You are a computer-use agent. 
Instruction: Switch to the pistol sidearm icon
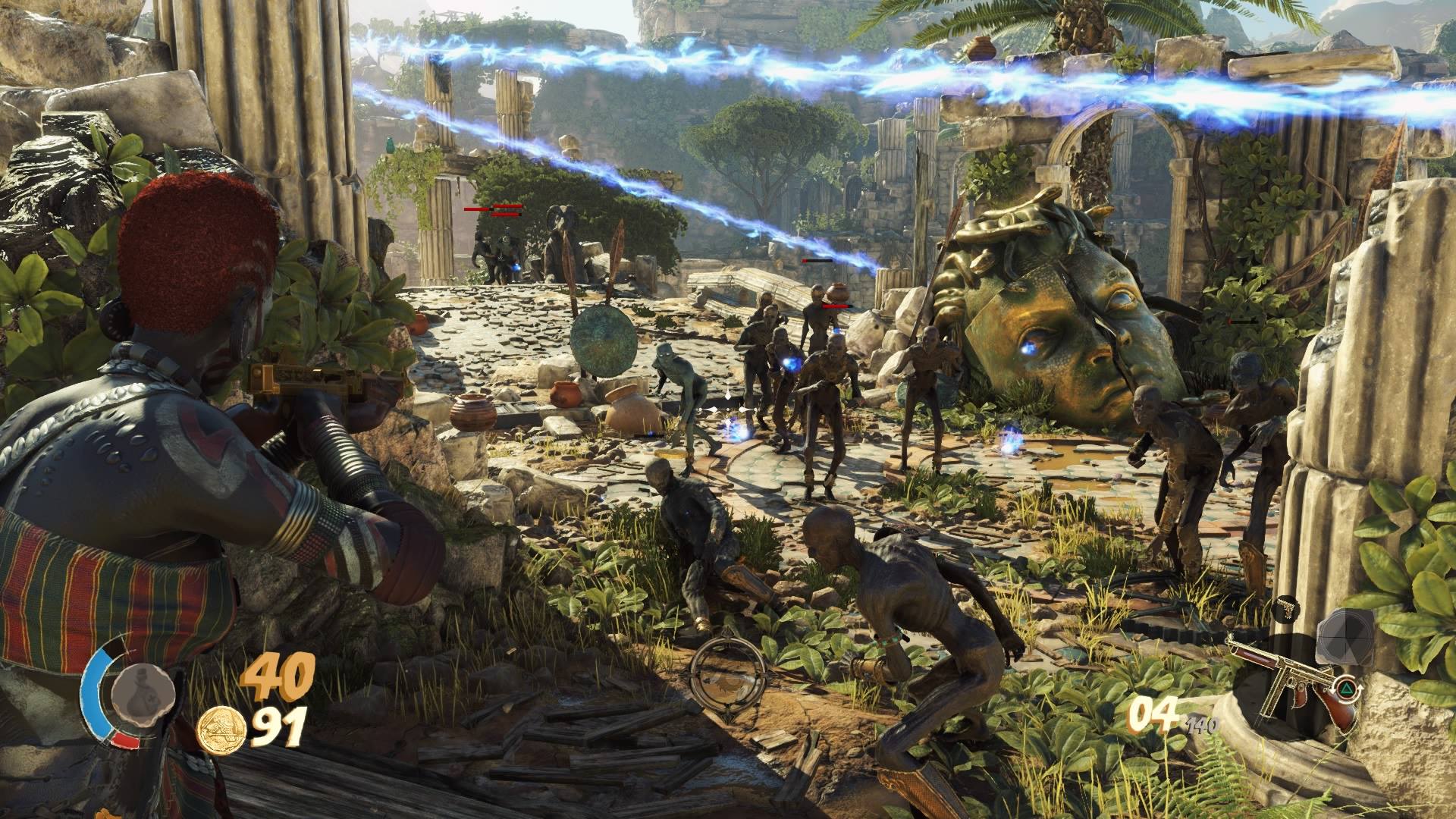click(1285, 607)
